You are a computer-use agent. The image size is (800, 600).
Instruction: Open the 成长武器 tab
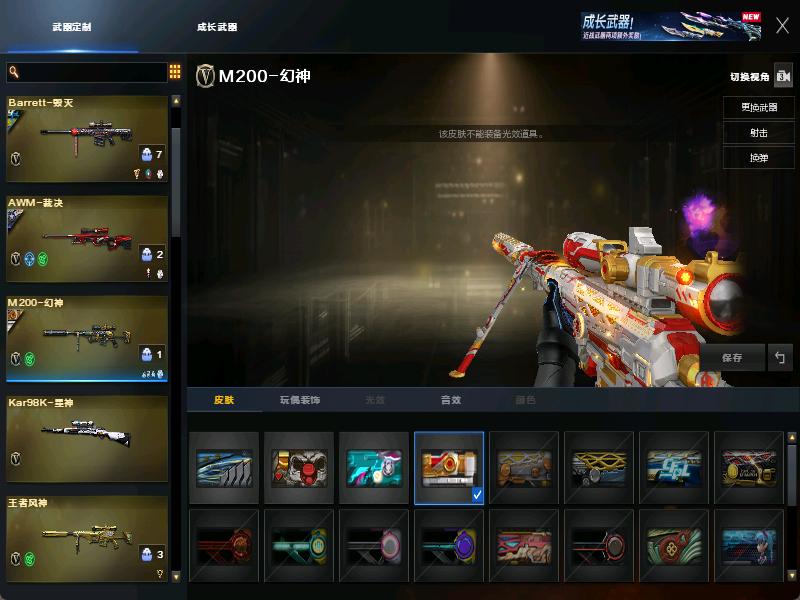click(217, 27)
